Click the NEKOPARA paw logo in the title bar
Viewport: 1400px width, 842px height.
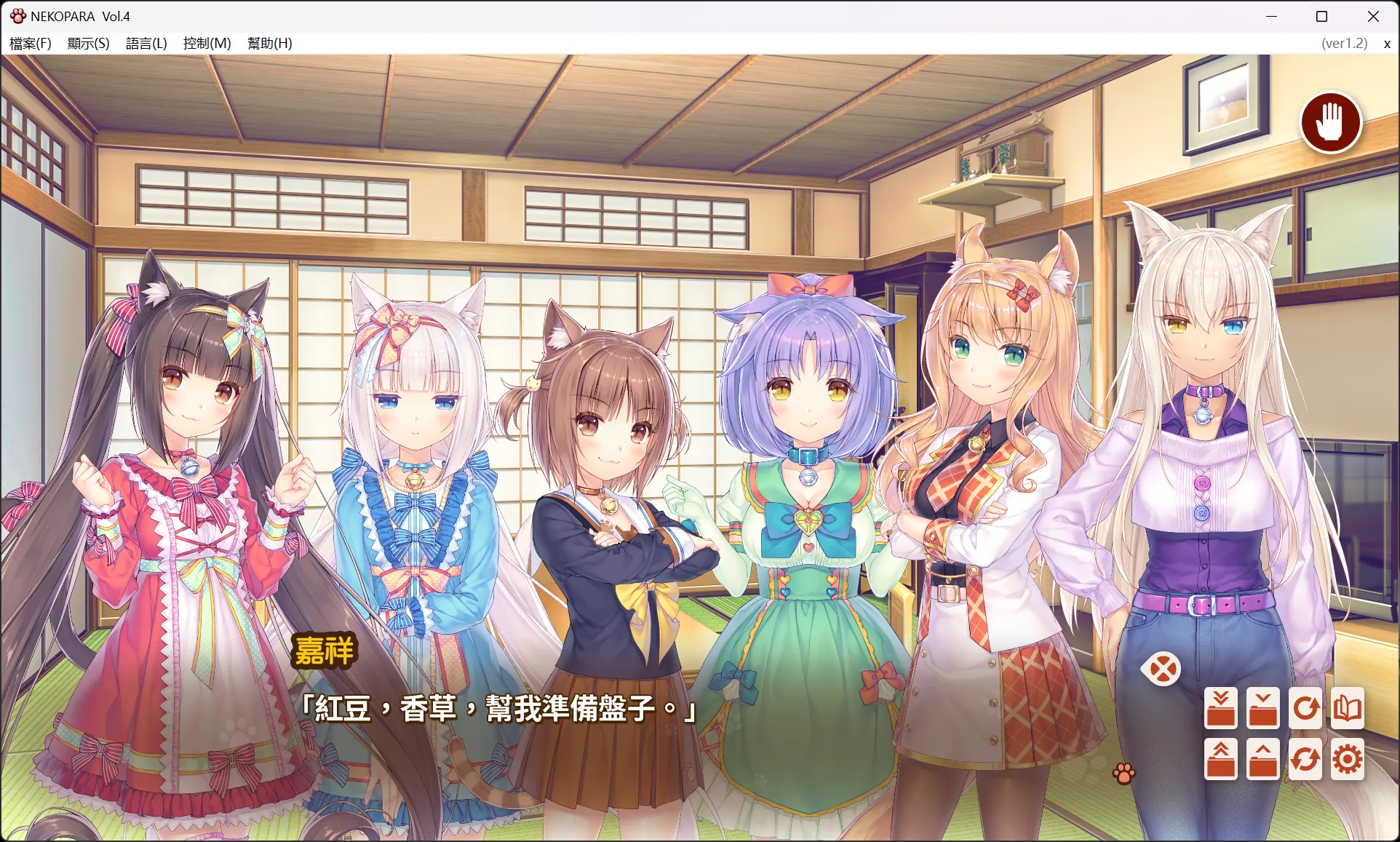[17, 15]
